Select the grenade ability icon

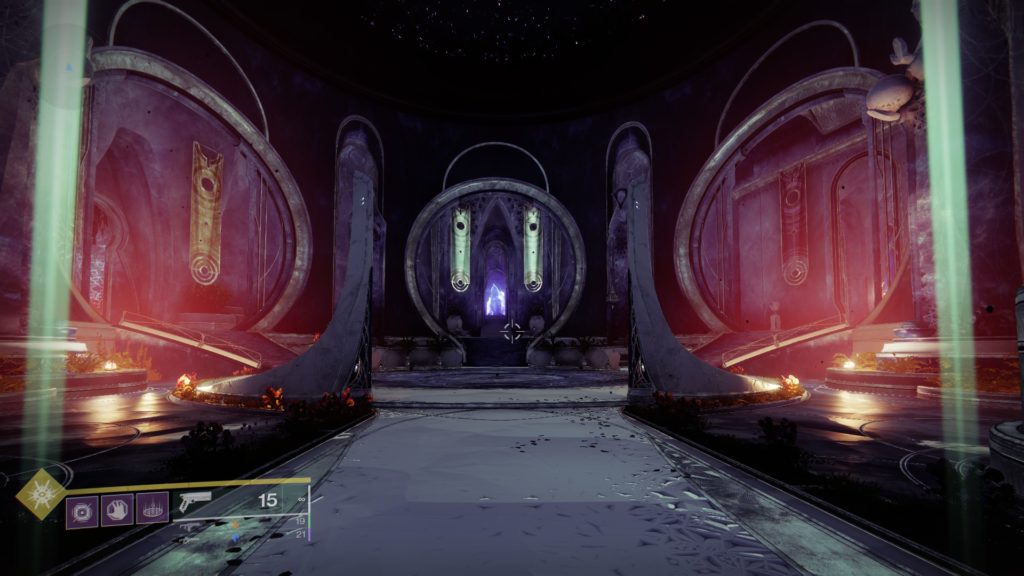[x=82, y=510]
